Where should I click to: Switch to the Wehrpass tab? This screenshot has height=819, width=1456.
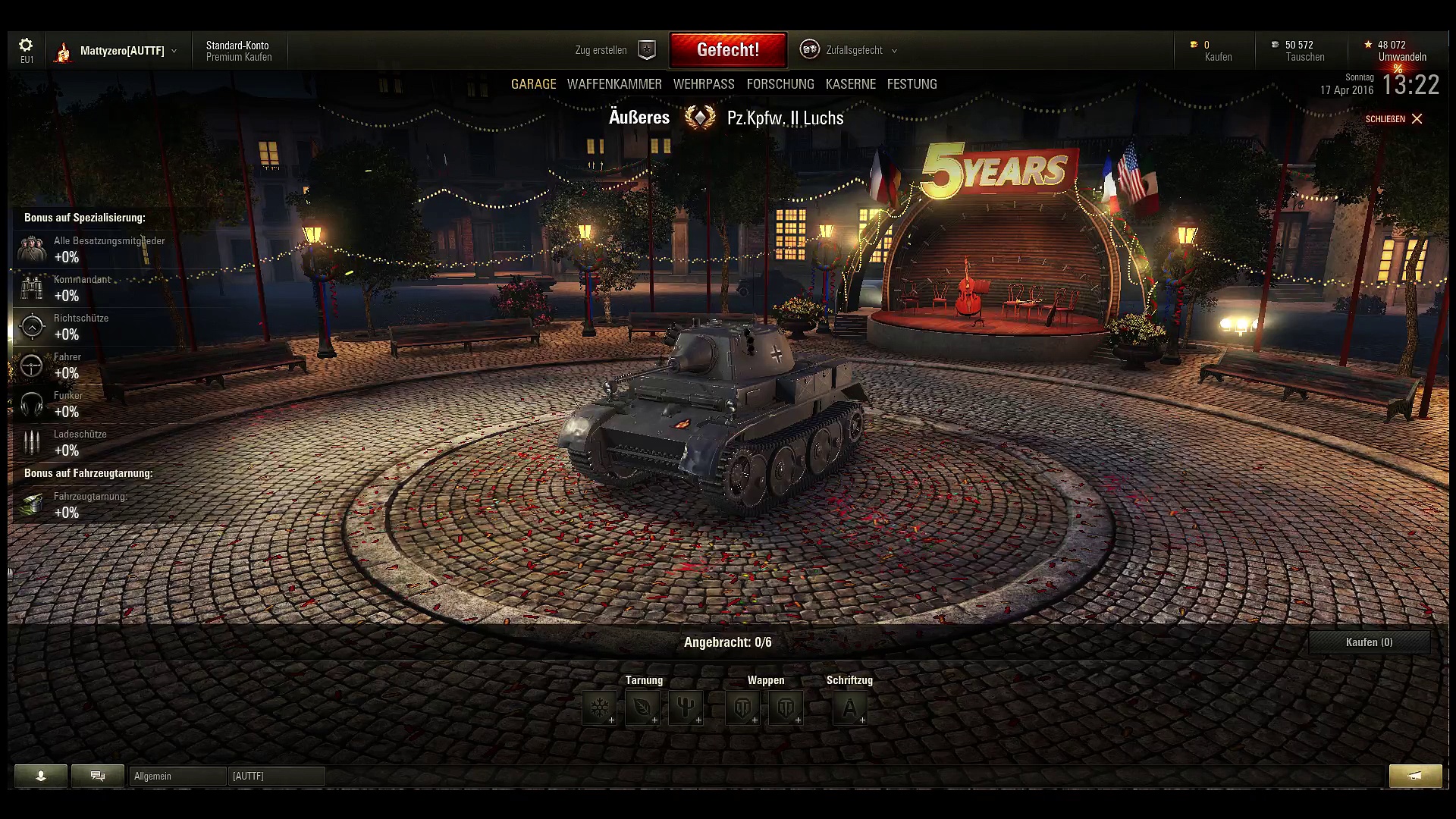coord(704,84)
